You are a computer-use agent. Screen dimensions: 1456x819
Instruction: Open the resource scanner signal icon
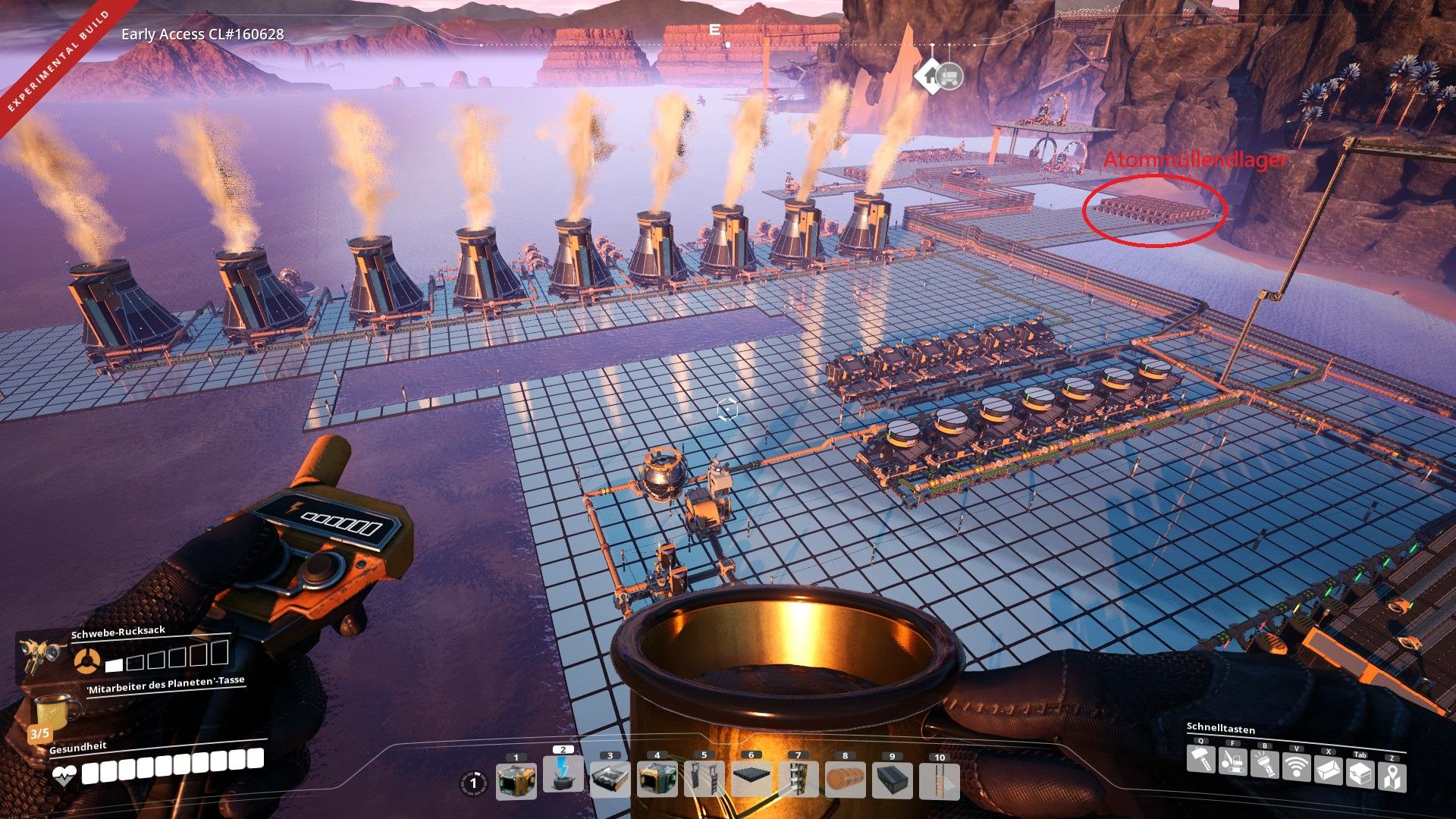click(x=1296, y=767)
